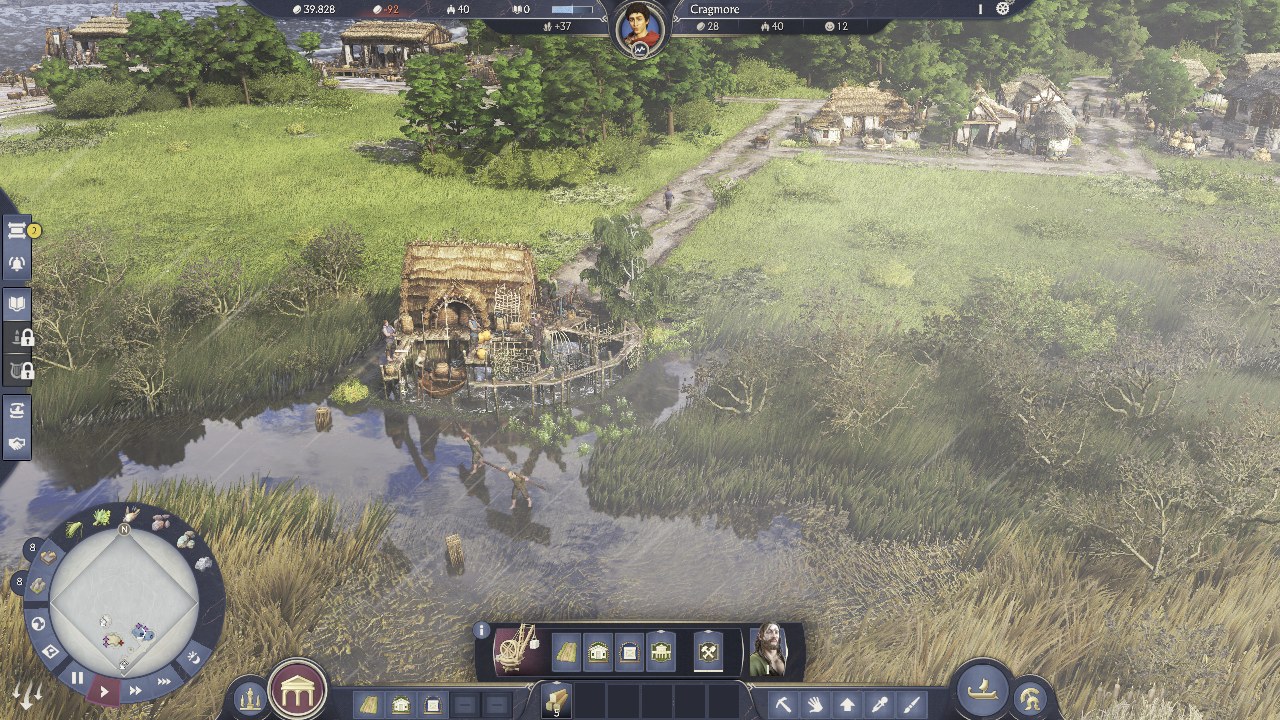Activate the pickaxe demolish tool
Screen dimensions: 1280x720
tap(783, 704)
